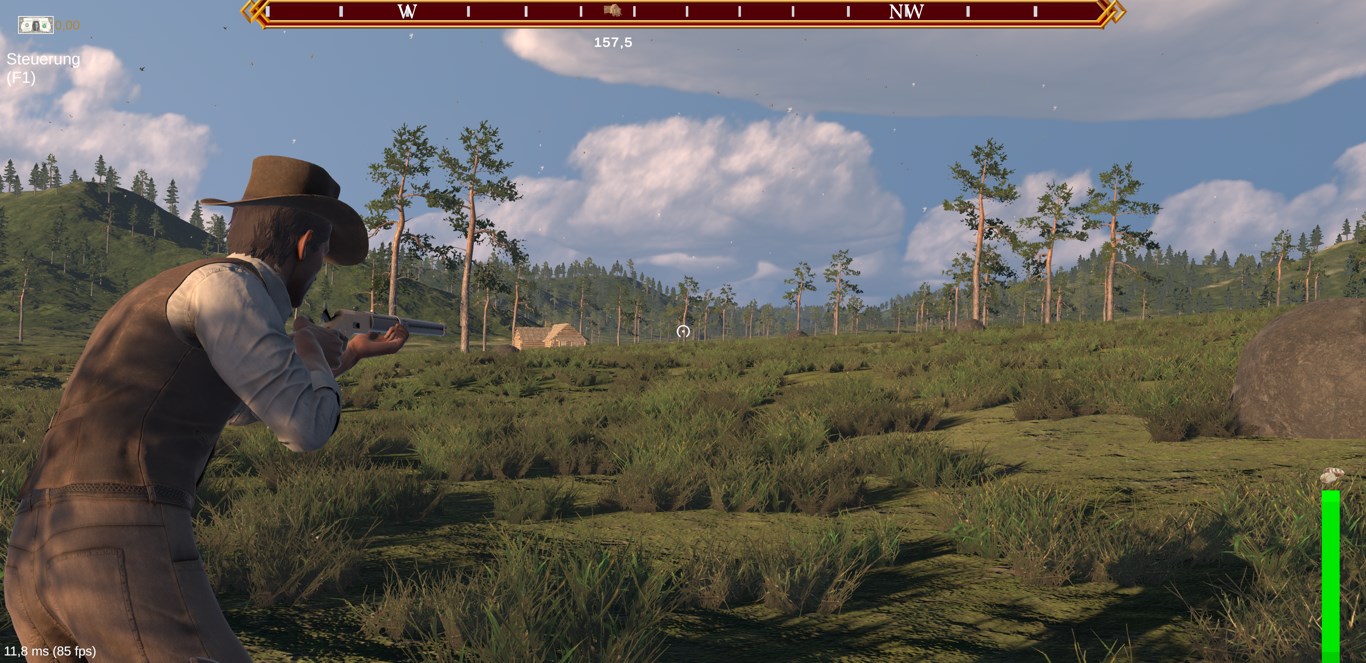Click the dollar bill money icon
This screenshot has width=1366, height=663.
coord(35,25)
